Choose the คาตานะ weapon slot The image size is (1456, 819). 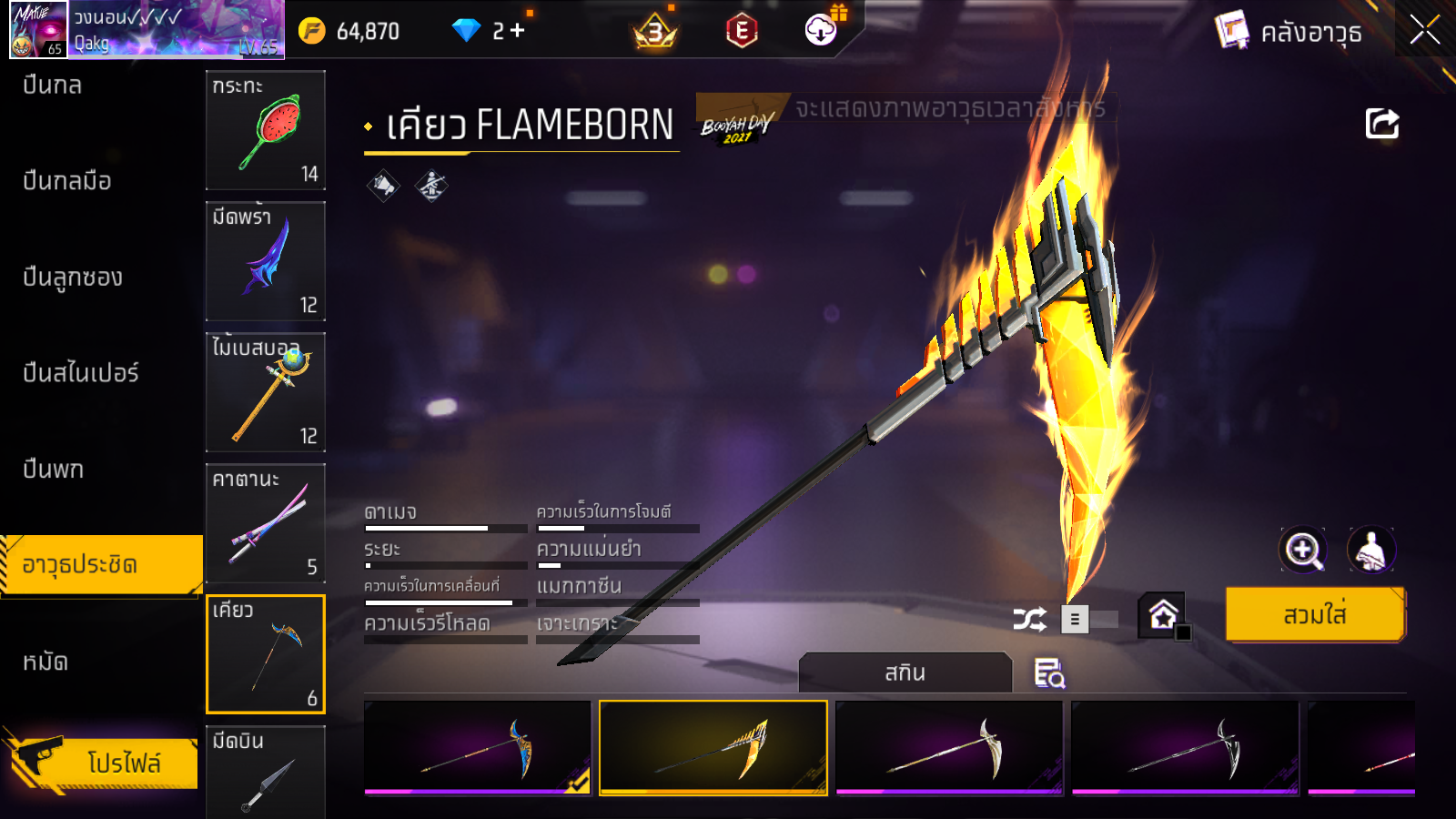pos(266,523)
